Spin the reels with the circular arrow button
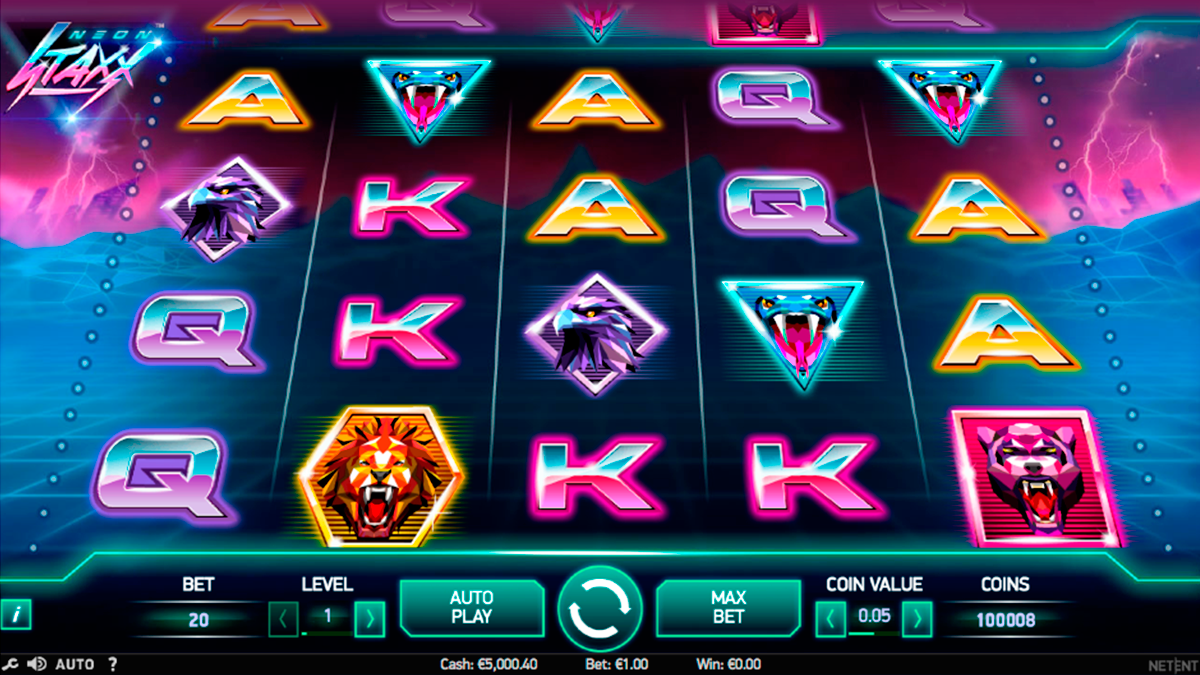 (600, 607)
